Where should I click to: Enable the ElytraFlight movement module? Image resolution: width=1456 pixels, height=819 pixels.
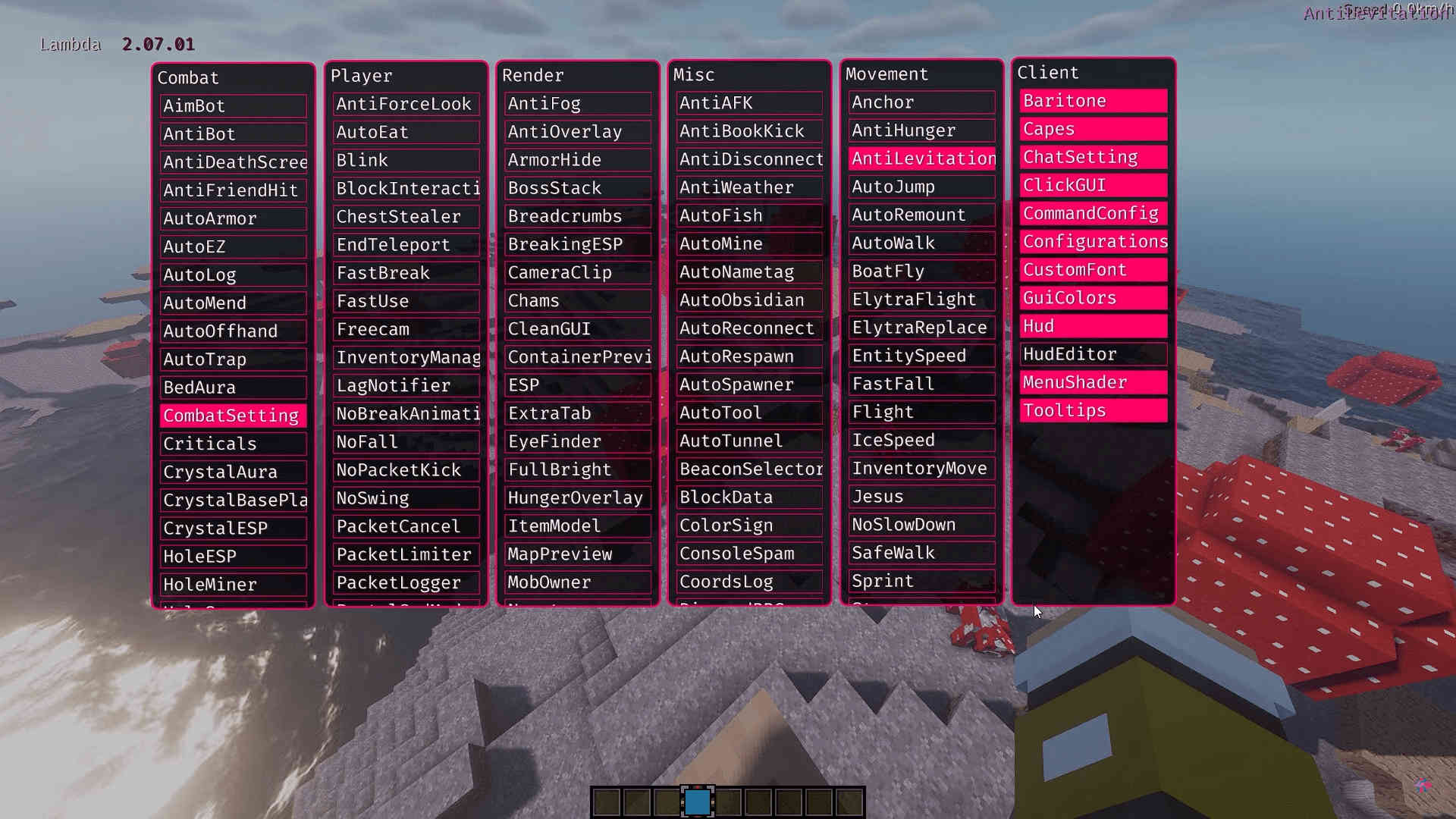click(x=920, y=299)
